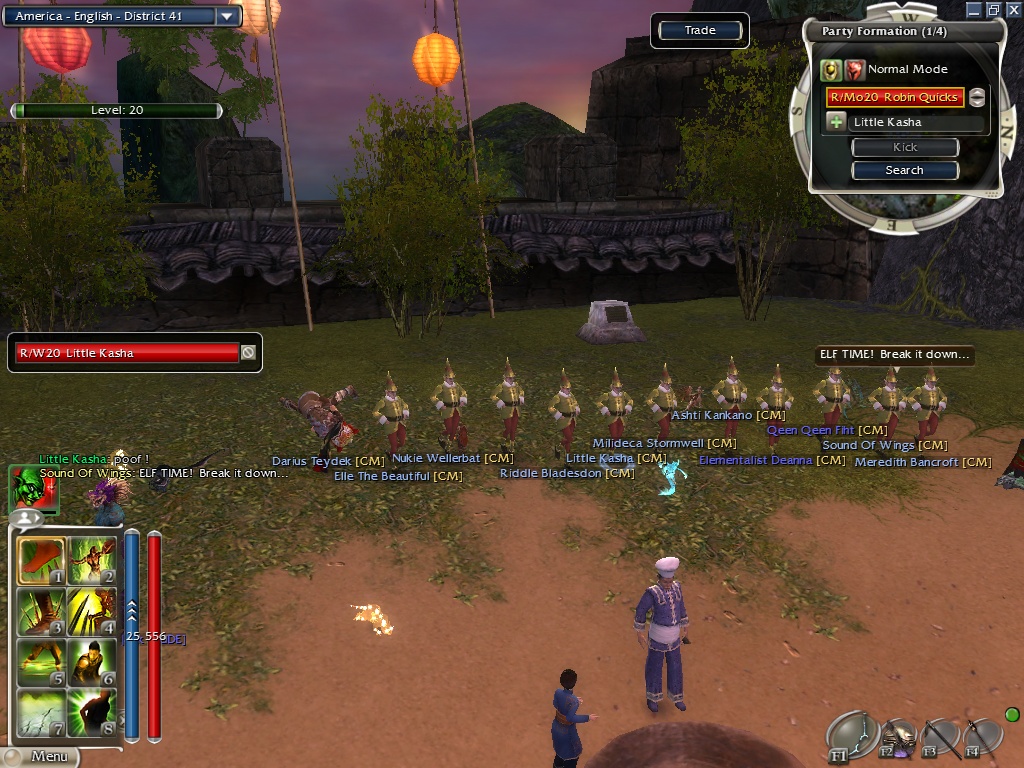Screen dimensions: 1024x768
Task: Select the F4 staff weapon set
Action: point(981,738)
